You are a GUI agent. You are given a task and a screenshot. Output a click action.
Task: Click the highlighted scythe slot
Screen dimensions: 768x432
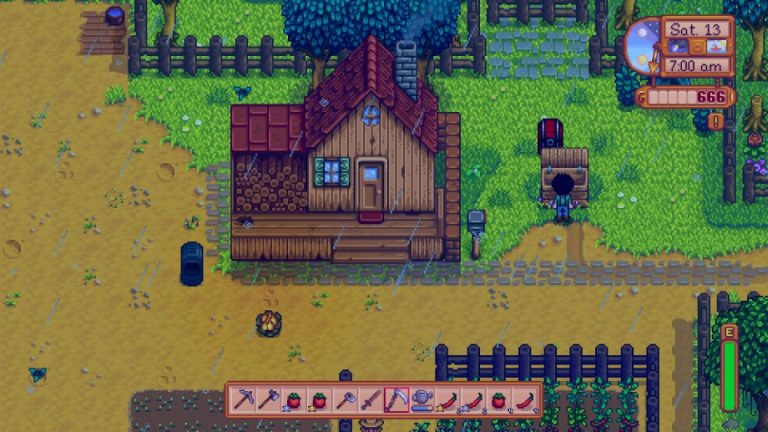tap(397, 400)
